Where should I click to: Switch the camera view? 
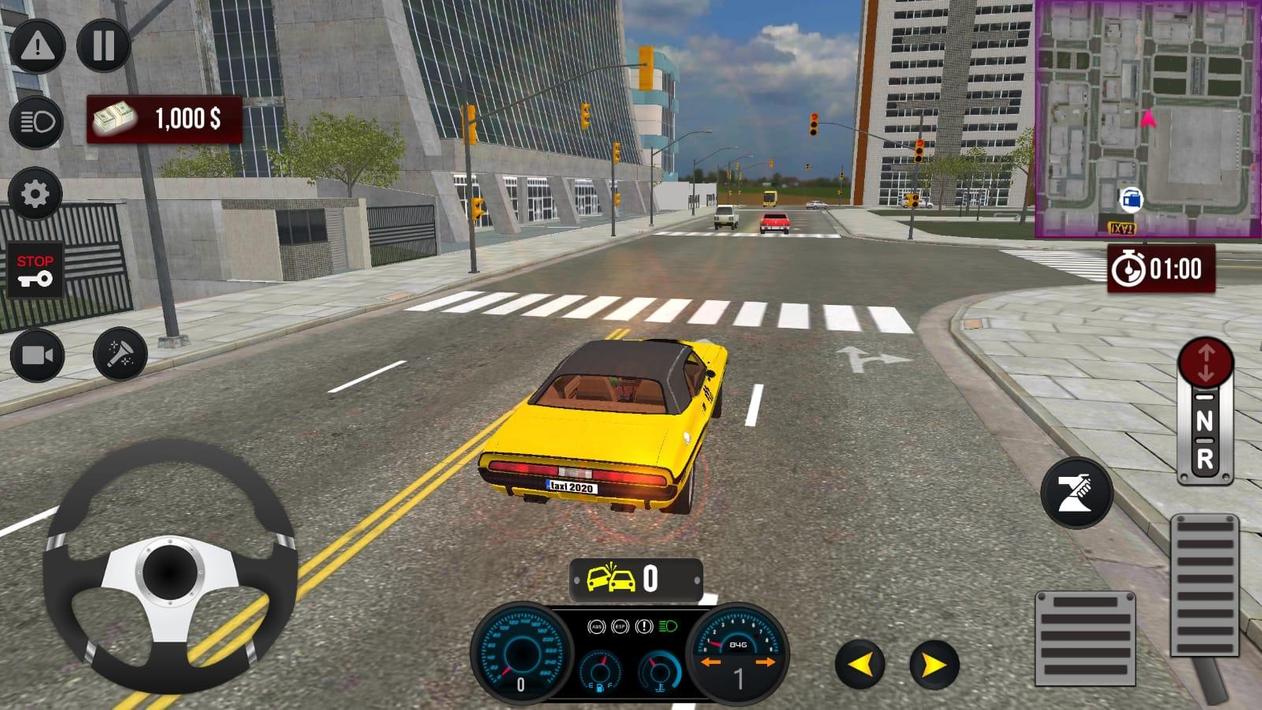coord(37,355)
